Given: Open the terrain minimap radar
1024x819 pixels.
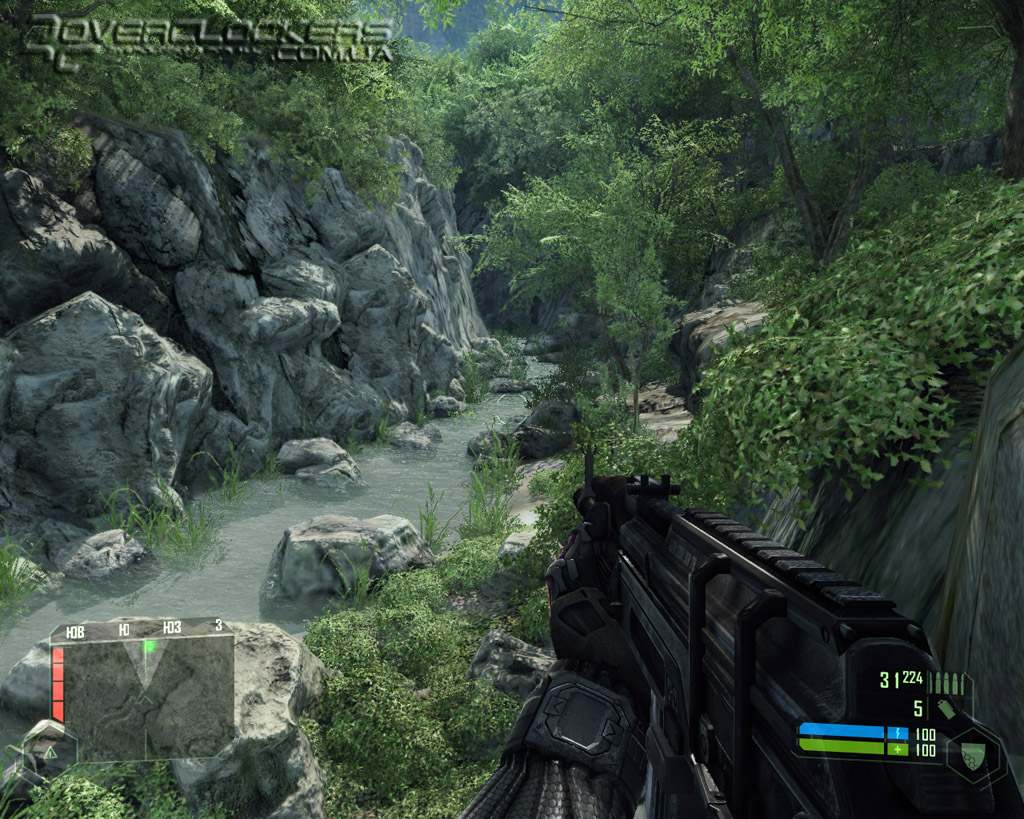Looking at the screenshot, I should click(x=146, y=693).
